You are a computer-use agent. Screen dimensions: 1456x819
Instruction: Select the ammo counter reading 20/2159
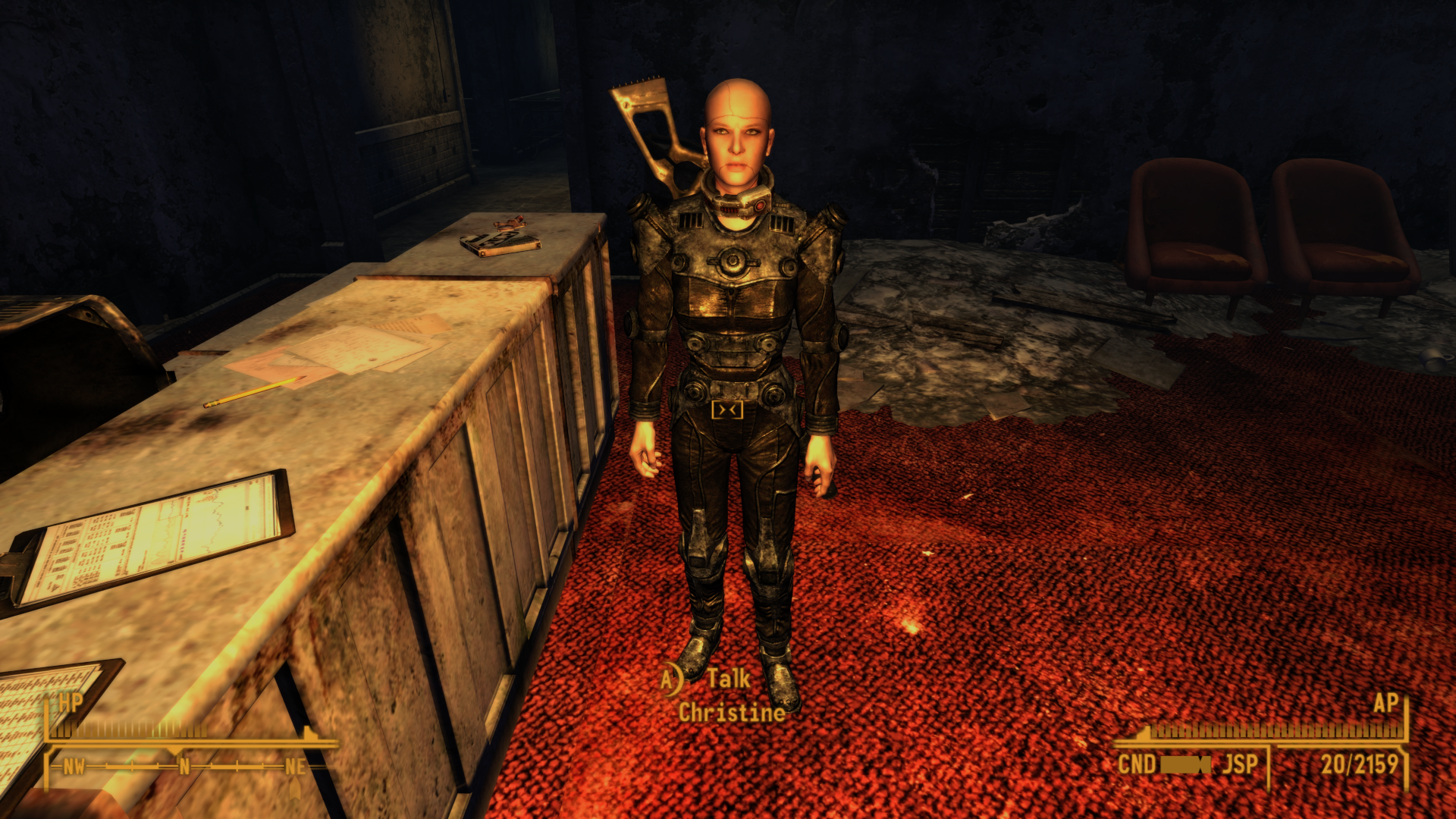point(1361,761)
